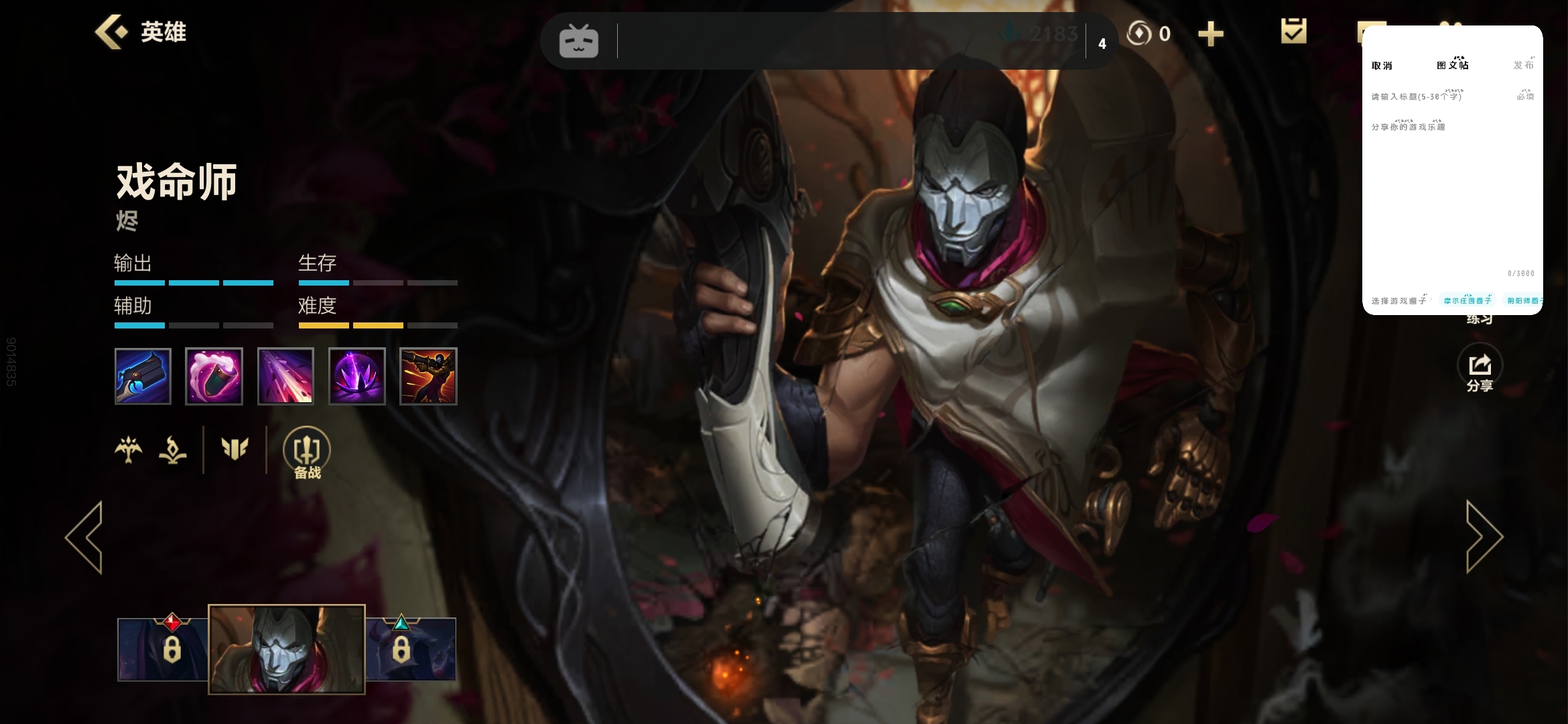This screenshot has height=724, width=1568.
Task: Select the locked skin with red gem
Action: pyautogui.click(x=163, y=648)
